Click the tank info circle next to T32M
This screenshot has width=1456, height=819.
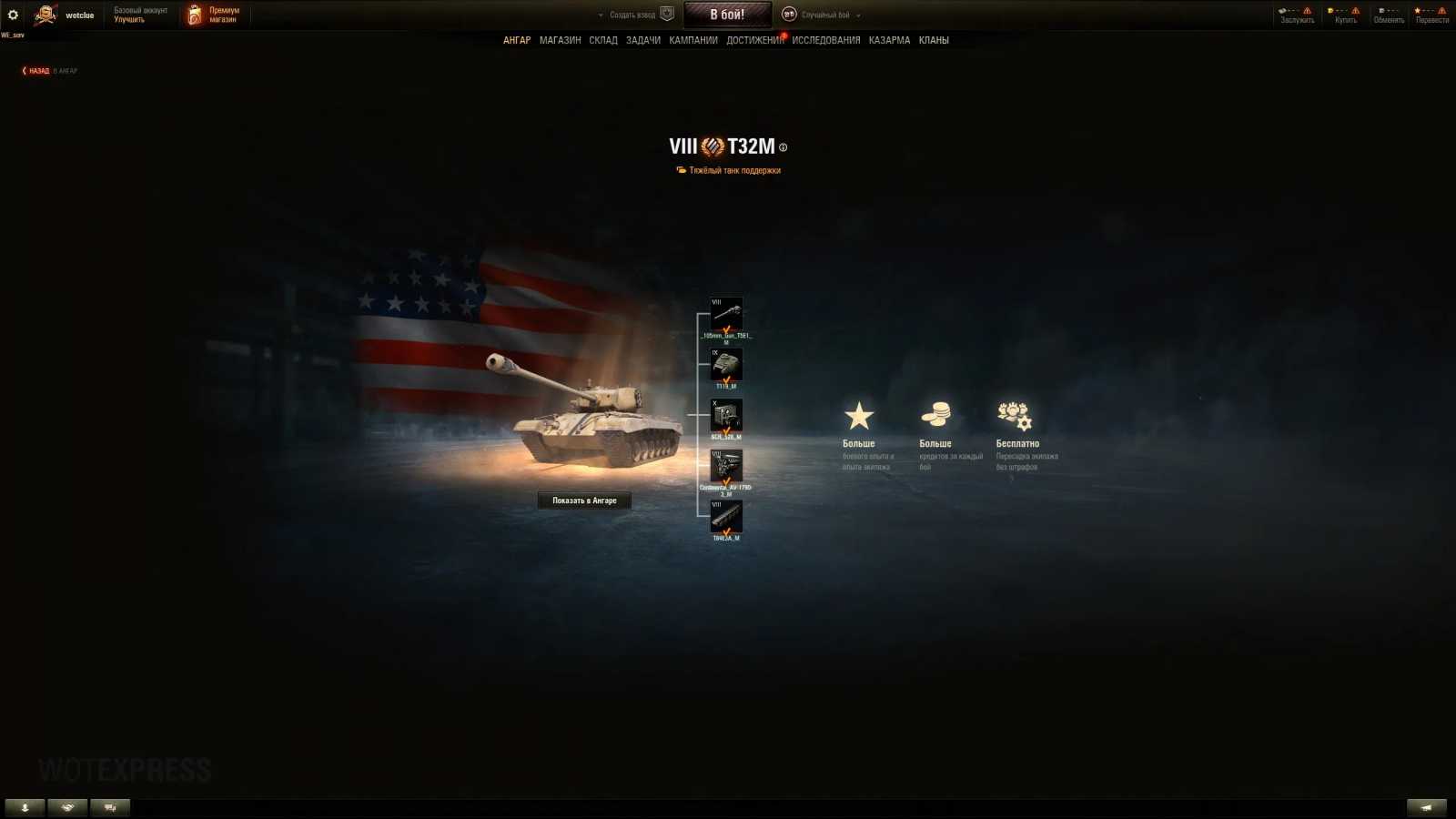tap(784, 147)
